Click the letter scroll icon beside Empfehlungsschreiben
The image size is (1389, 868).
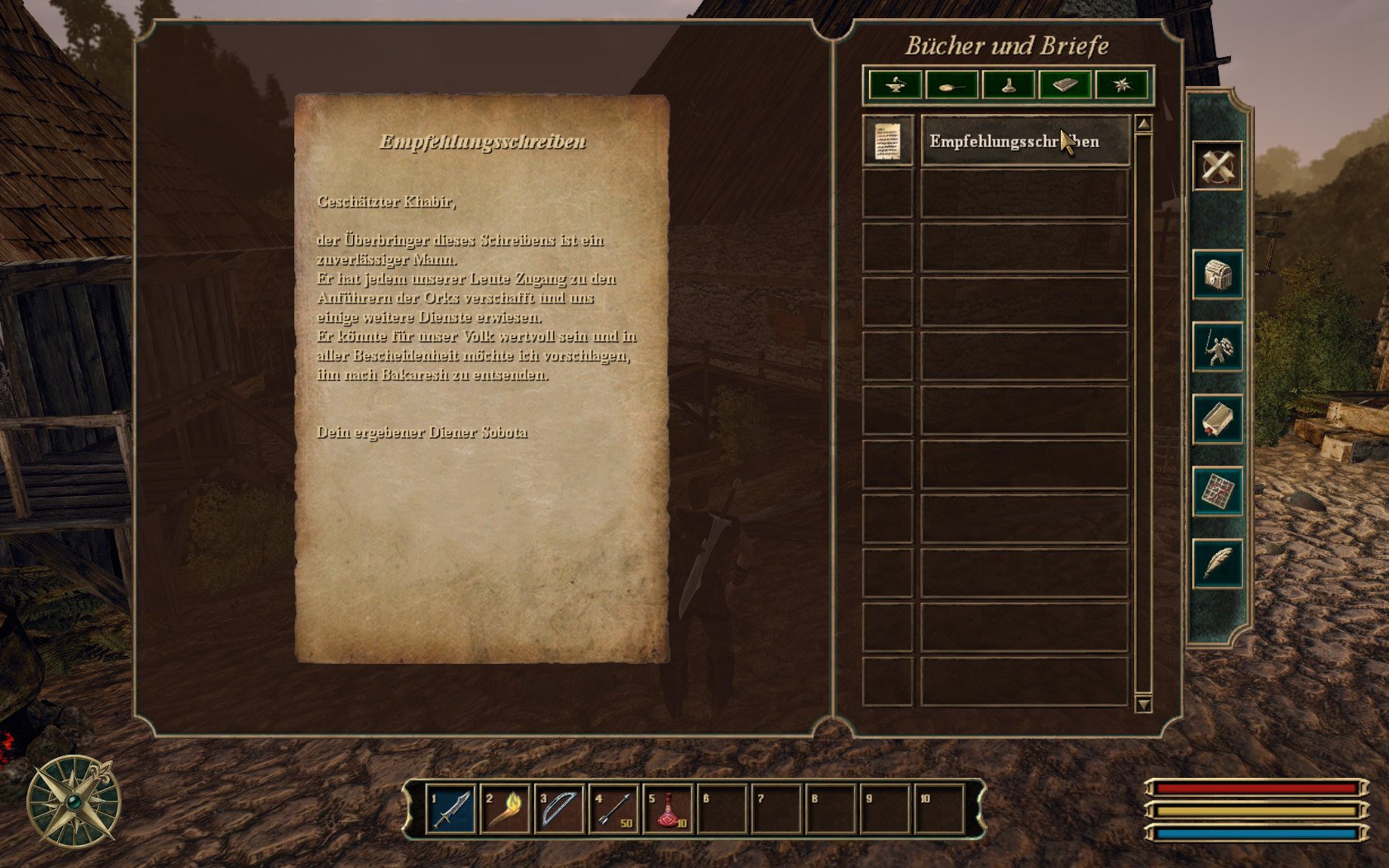tap(888, 141)
